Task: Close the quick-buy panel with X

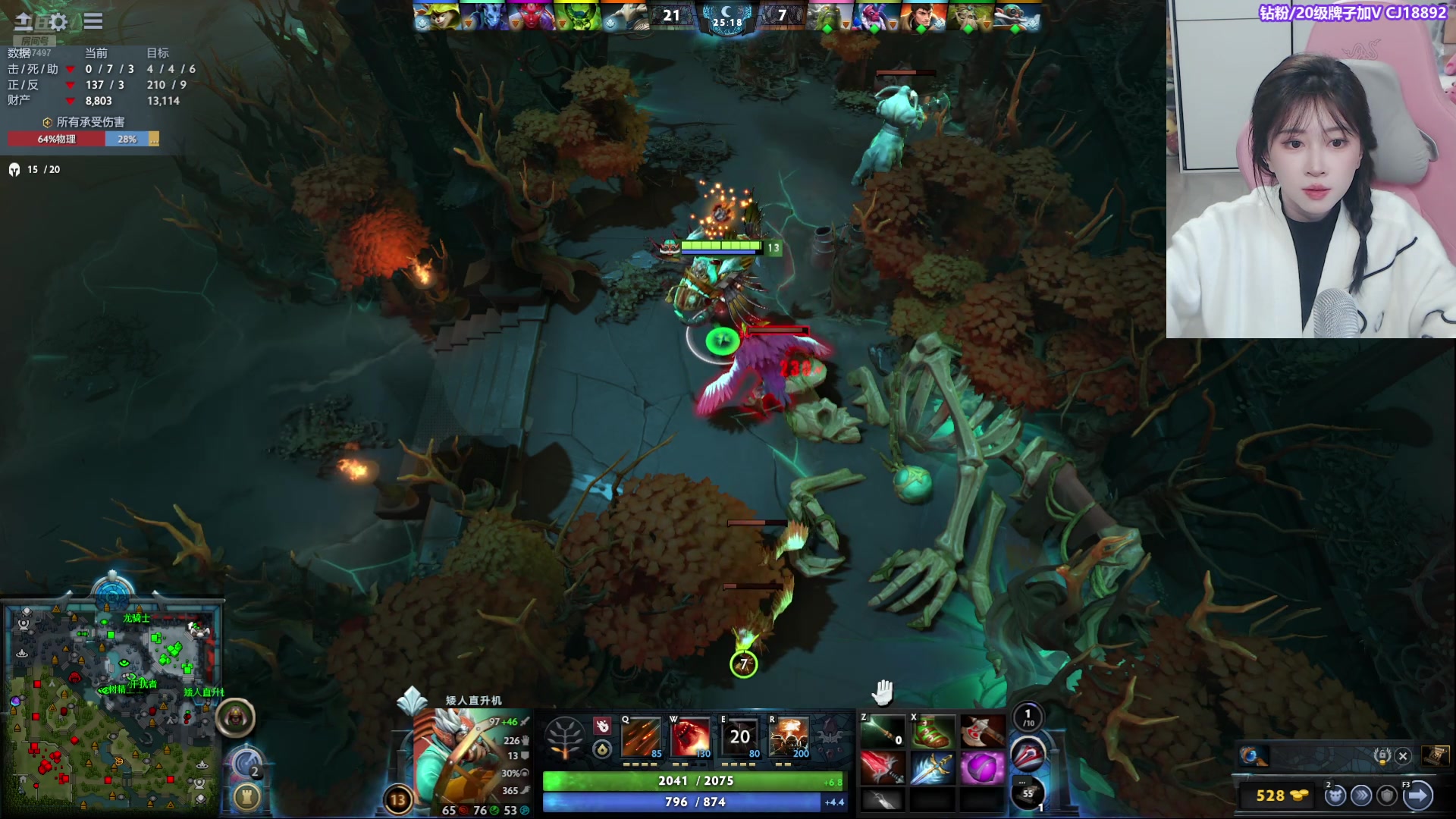Action: coord(1403,756)
